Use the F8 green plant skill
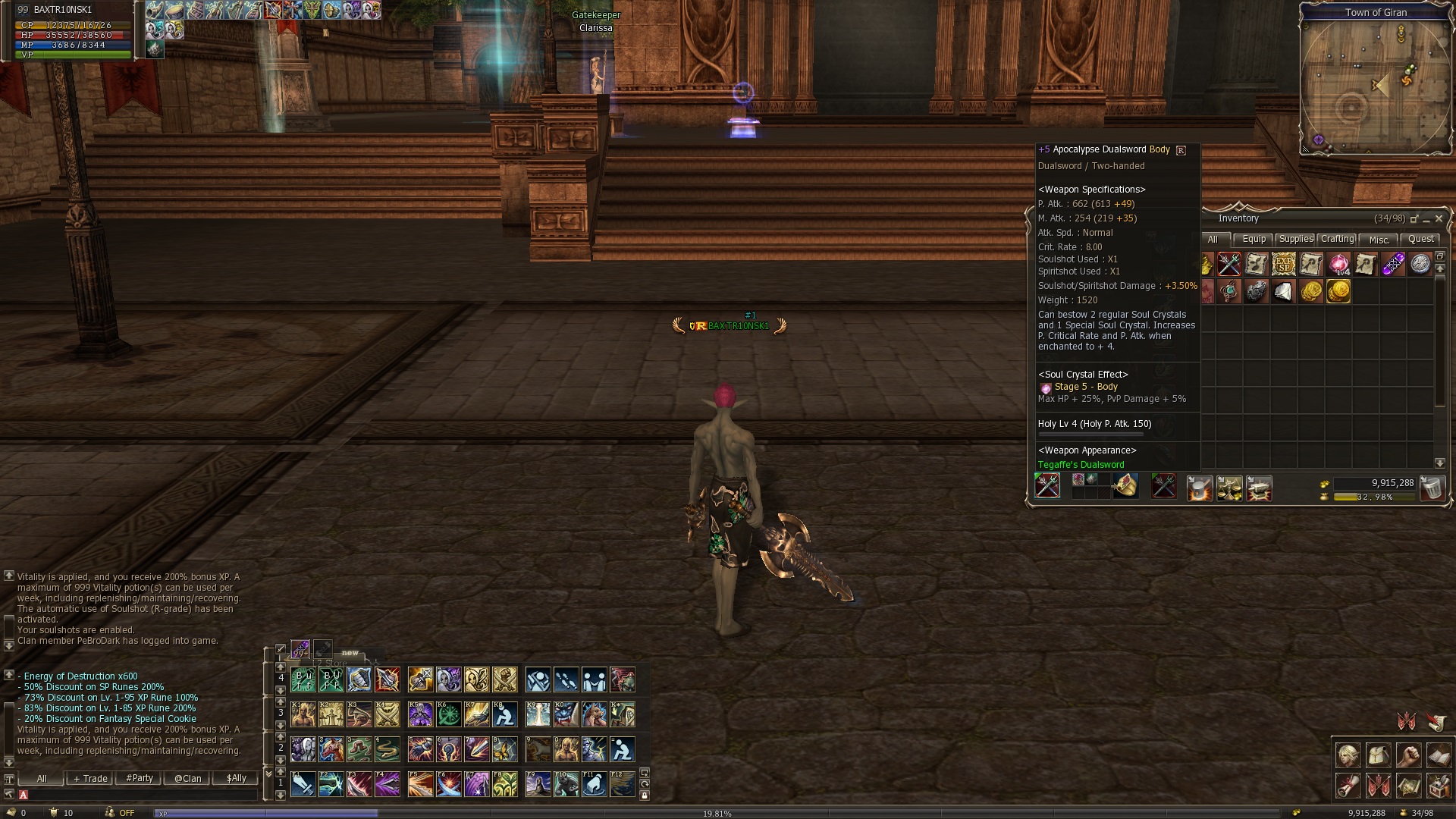The height and width of the screenshot is (819, 1456). click(504, 784)
